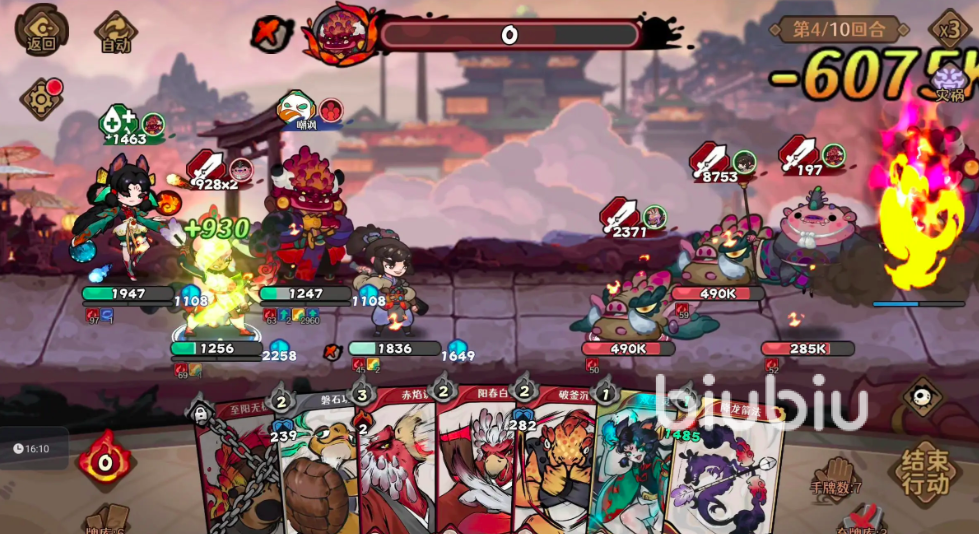The height and width of the screenshot is (534, 979).
Task: Click the 返回 back button
Action: pos(41,27)
